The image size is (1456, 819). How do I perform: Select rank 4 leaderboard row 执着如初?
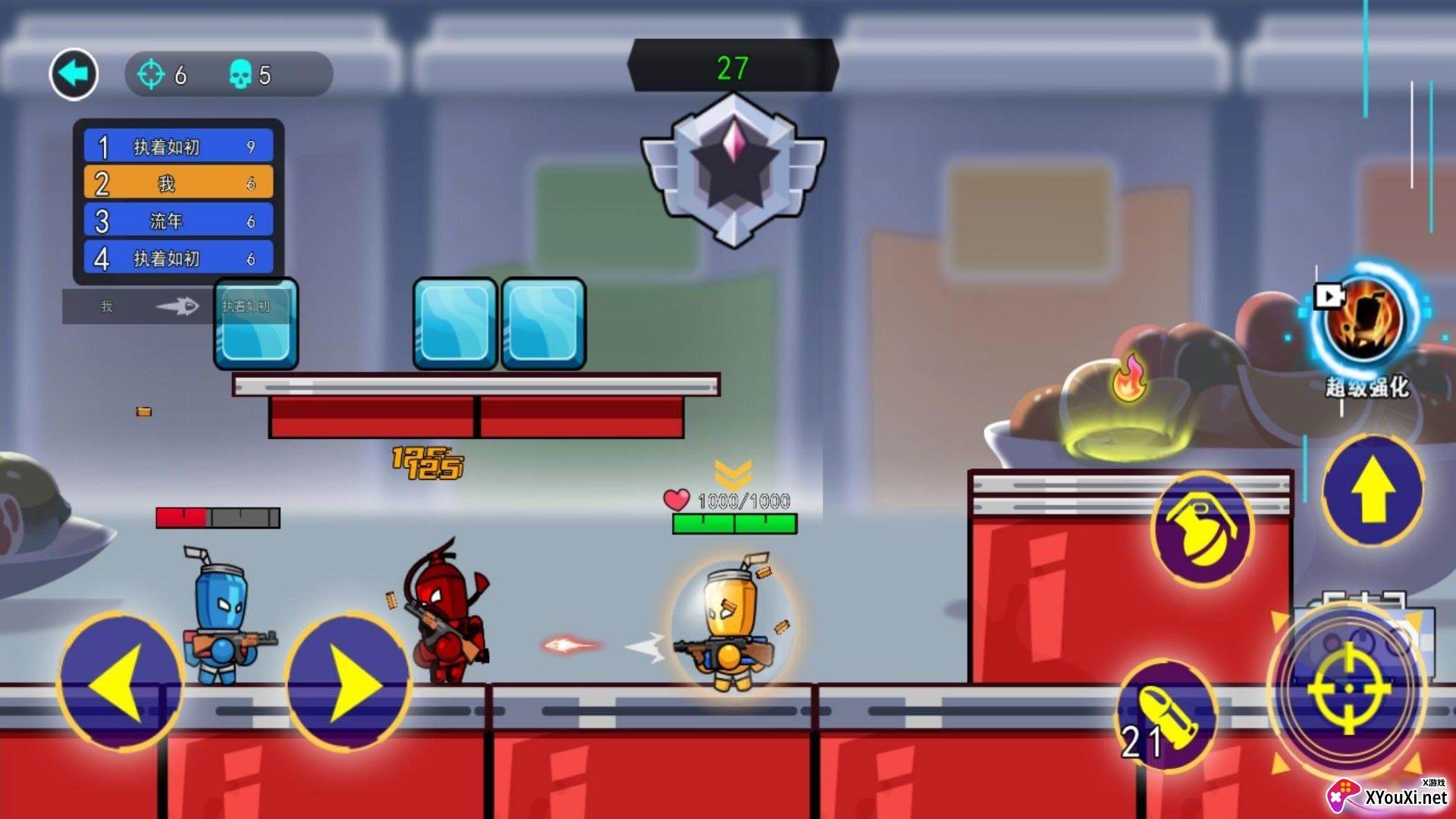(x=178, y=259)
